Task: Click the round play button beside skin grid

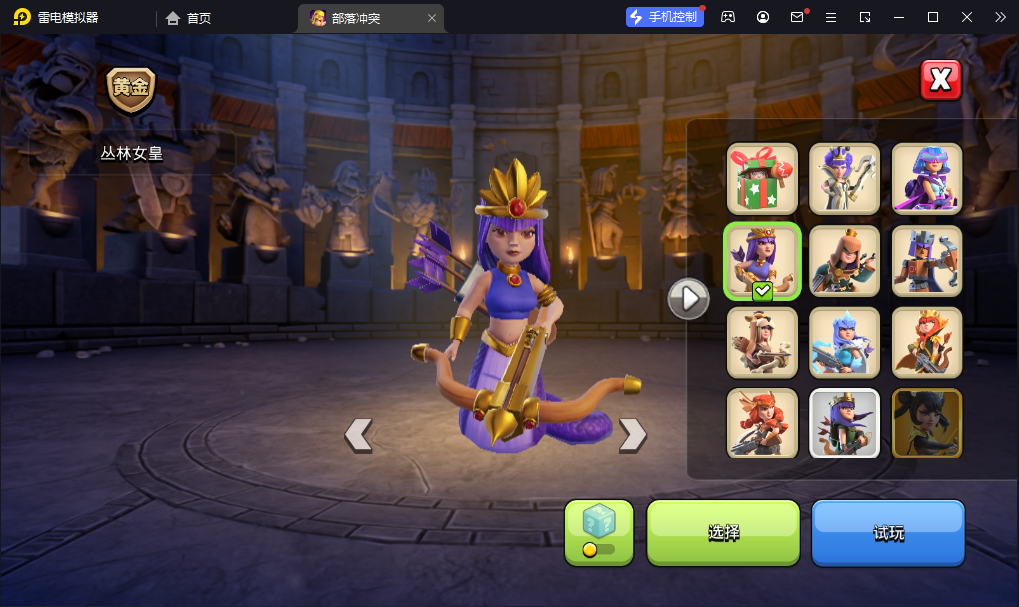Action: (x=688, y=298)
